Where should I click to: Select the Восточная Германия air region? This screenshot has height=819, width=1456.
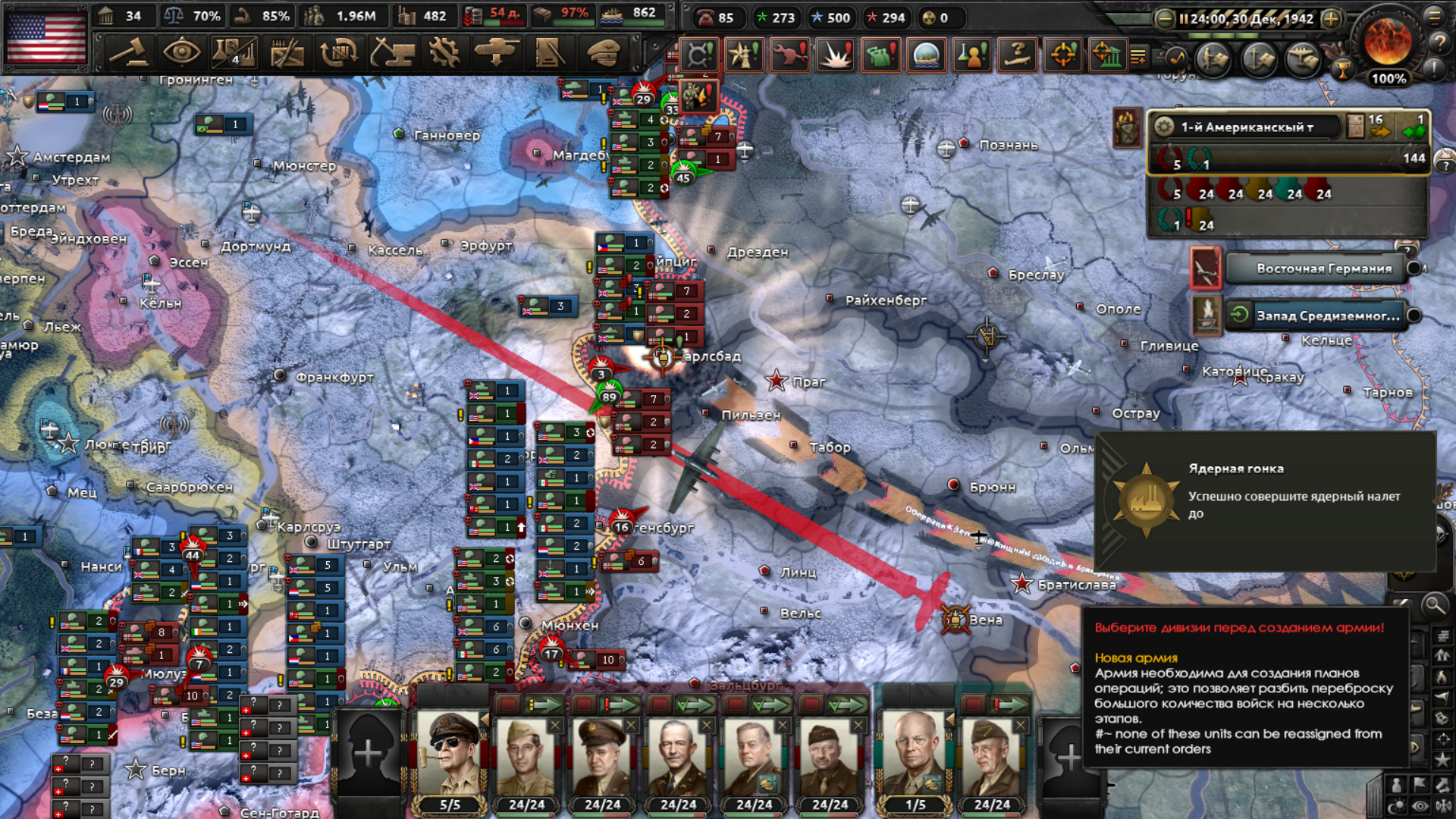tap(1323, 268)
